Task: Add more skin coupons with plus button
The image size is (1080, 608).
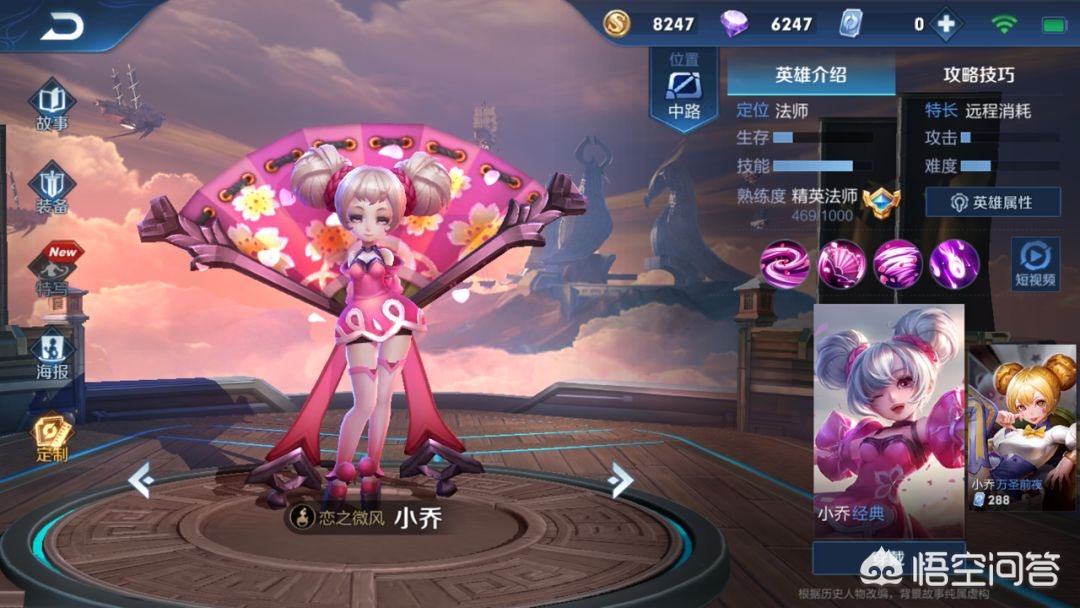Action: [943, 24]
